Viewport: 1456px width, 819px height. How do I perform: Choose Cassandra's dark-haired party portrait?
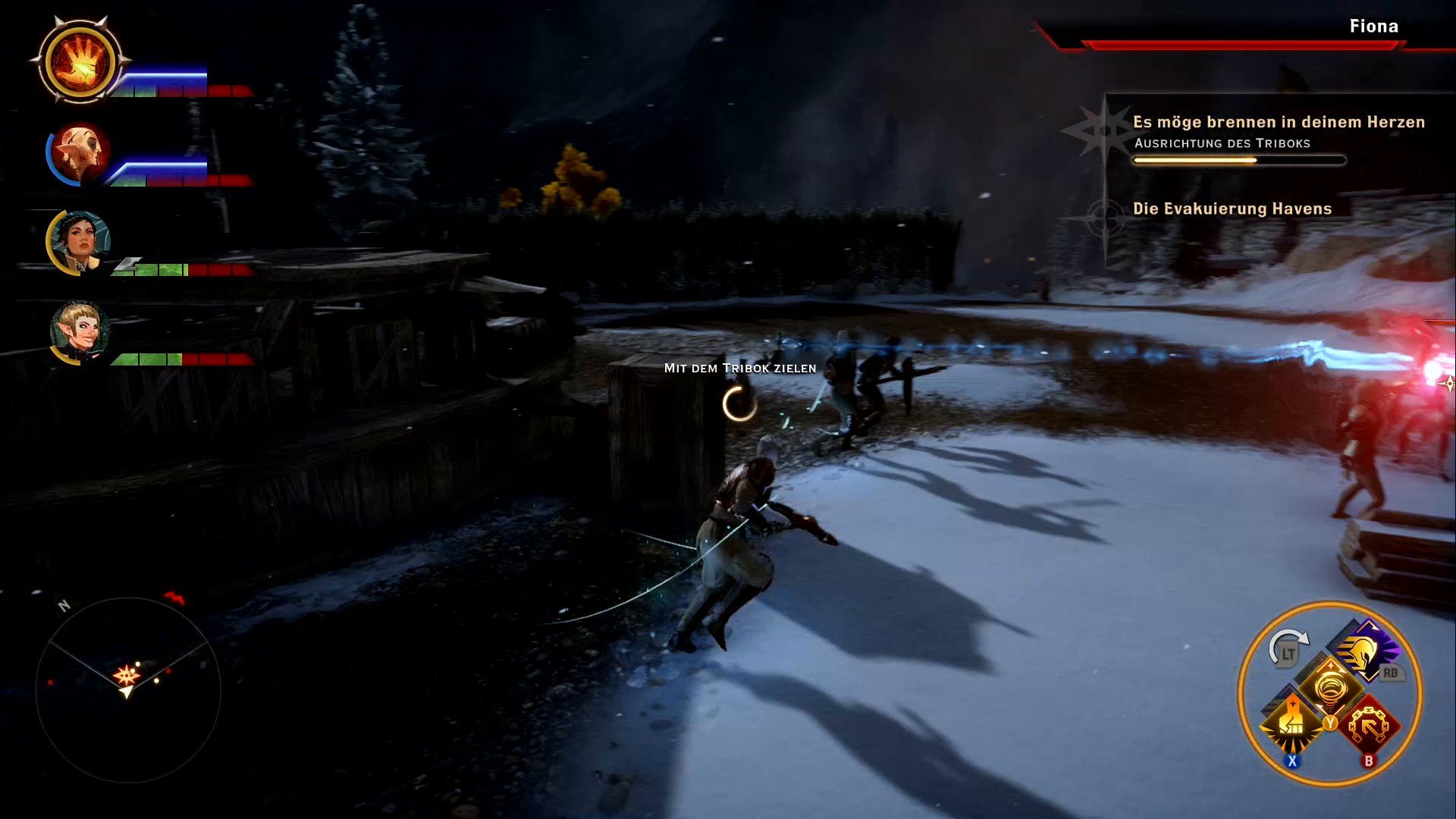coord(80,241)
